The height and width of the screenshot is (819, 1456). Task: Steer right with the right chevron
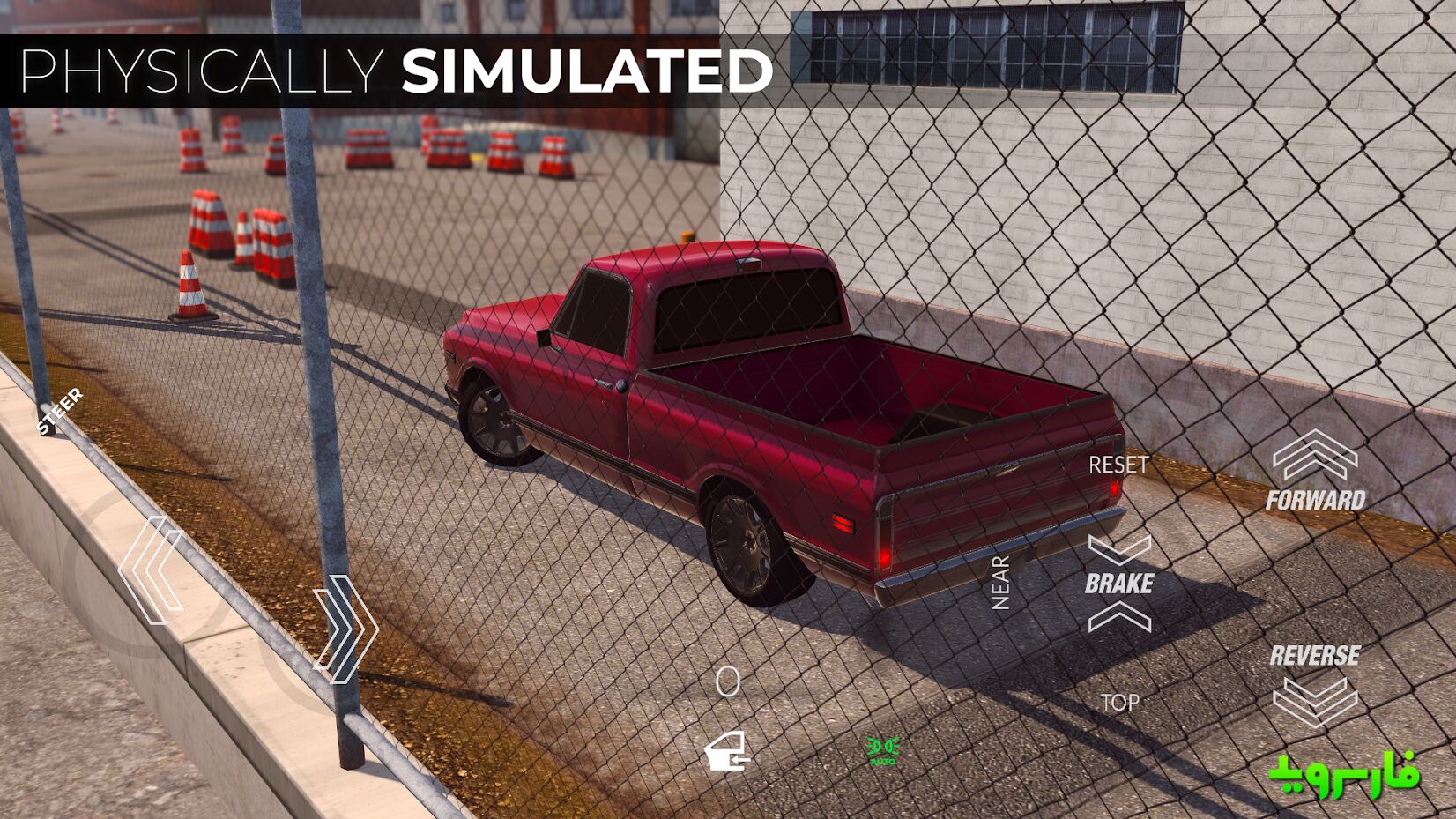pyautogui.click(x=346, y=629)
